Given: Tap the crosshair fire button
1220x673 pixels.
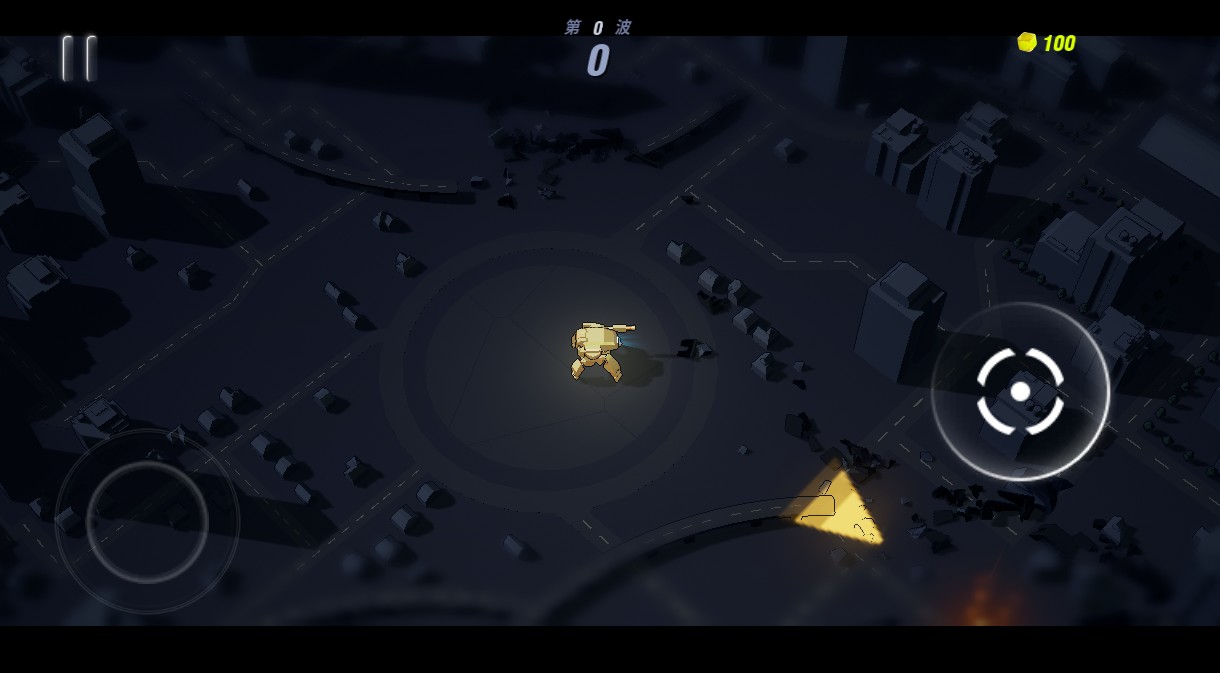Looking at the screenshot, I should [1020, 391].
